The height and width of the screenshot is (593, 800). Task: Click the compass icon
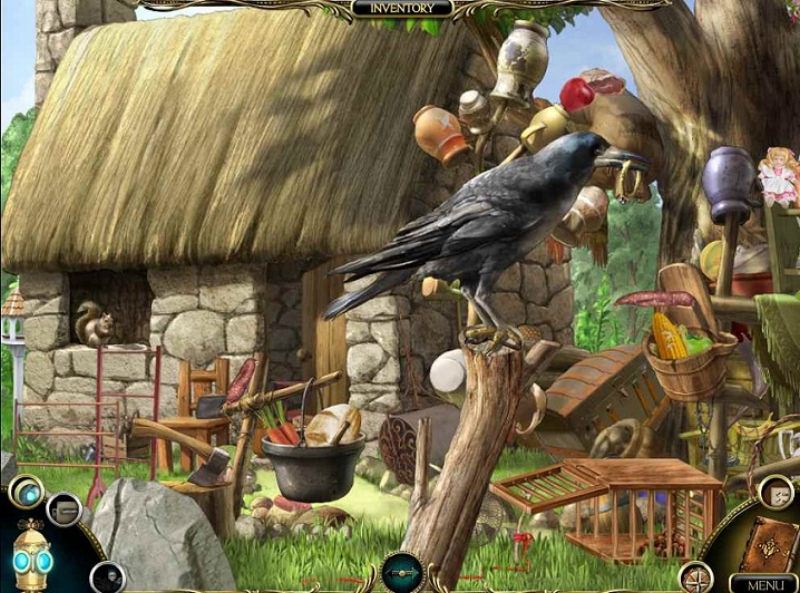point(696,577)
